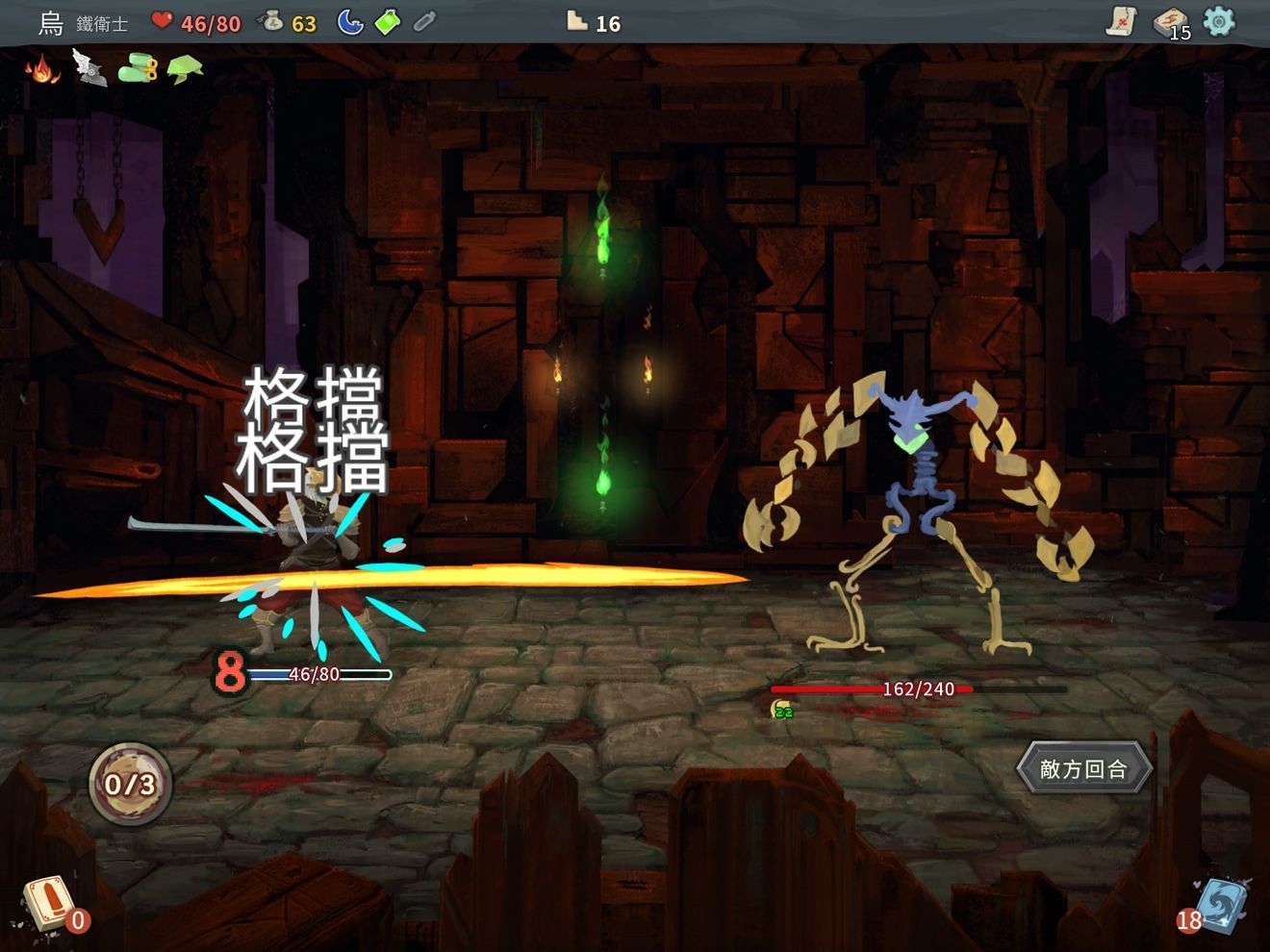Select the green potion in the belt
The height and width of the screenshot is (952, 1270).
[x=389, y=21]
